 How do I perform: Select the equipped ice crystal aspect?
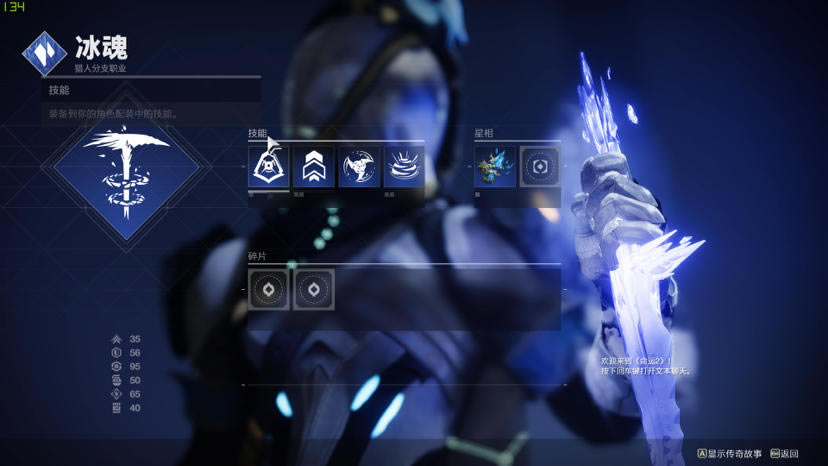[x=494, y=166]
